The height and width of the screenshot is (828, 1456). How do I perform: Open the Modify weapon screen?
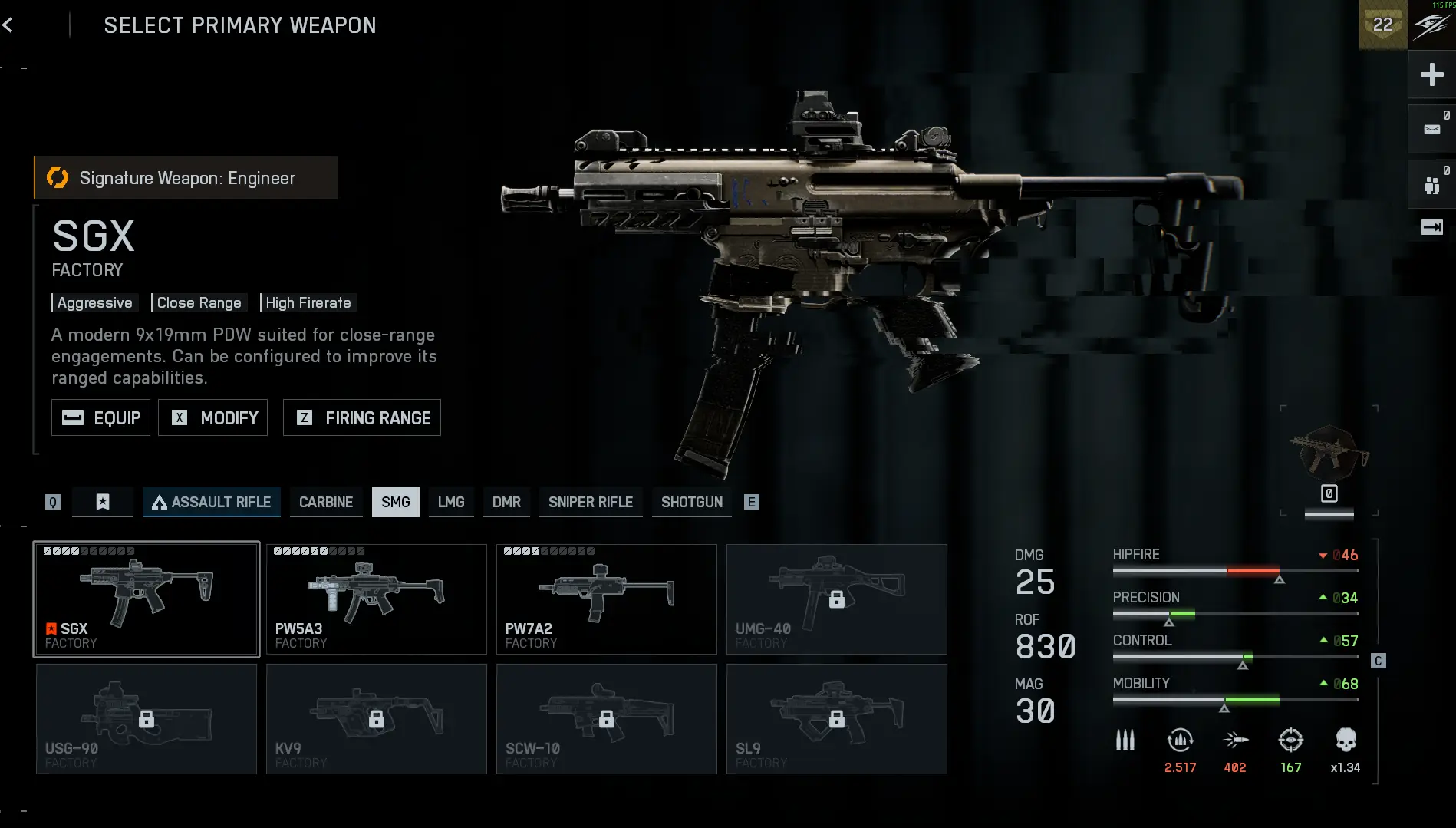[x=213, y=417]
